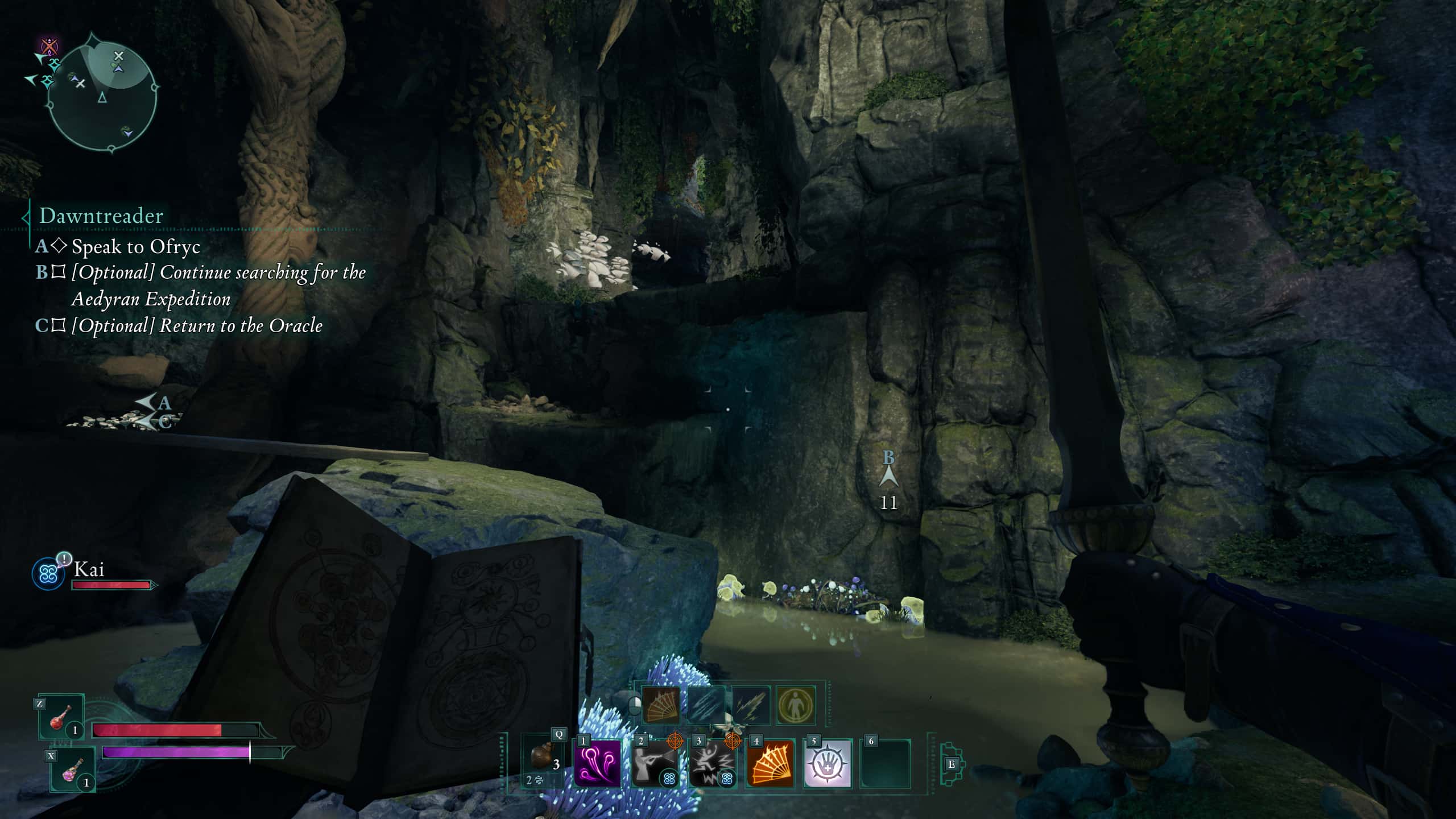Screen dimensions: 1456x819
Task: Cast the orange flaming fan spell
Action: coord(770,763)
